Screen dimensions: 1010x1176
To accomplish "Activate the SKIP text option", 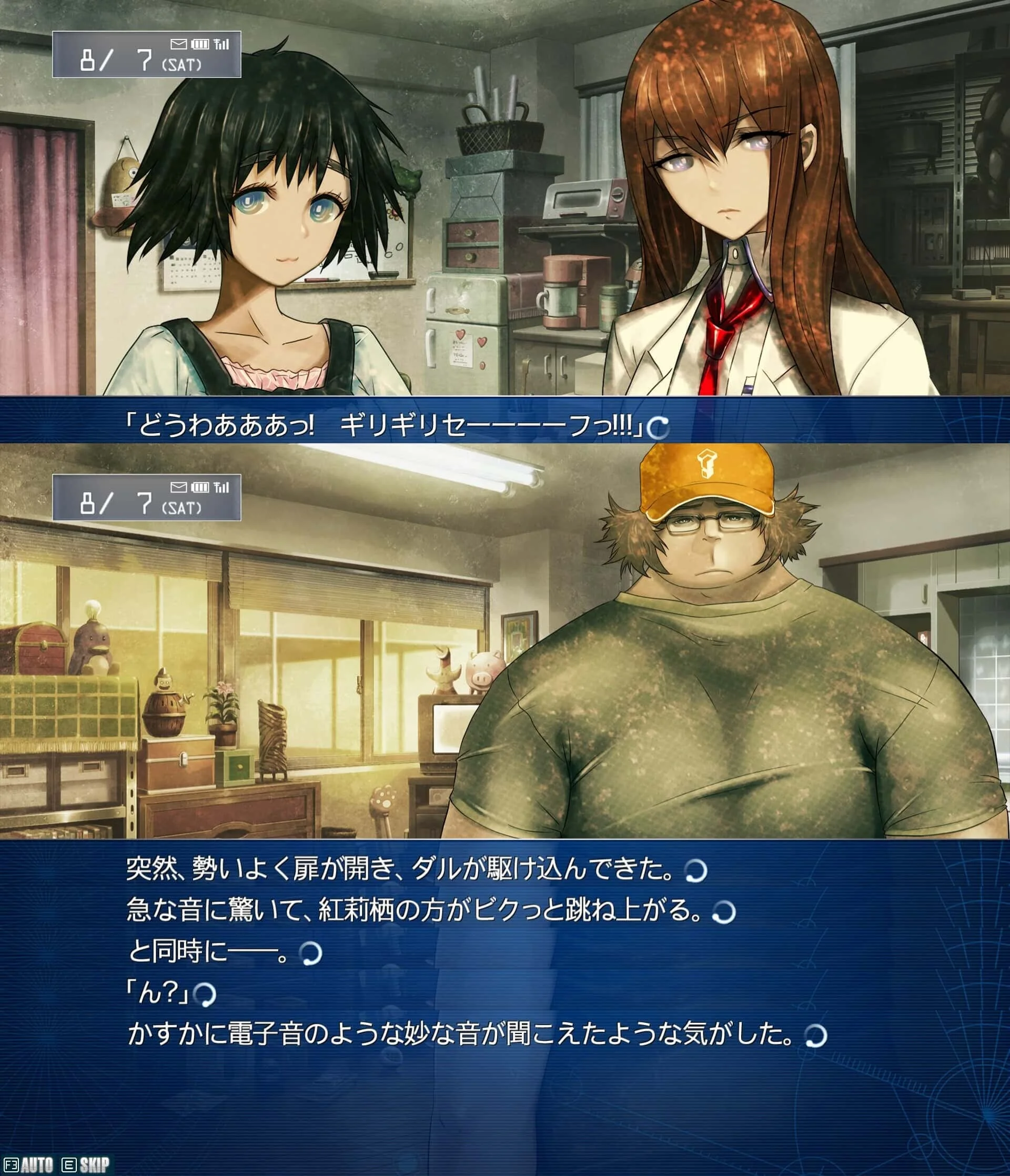I will click(x=94, y=1165).
